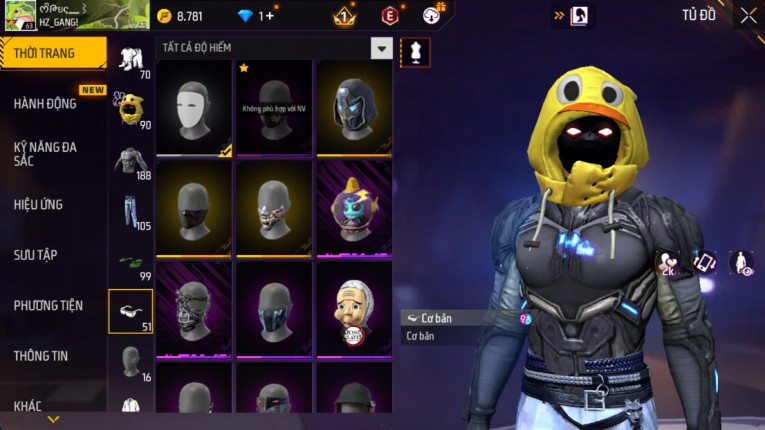Screen dimensions: 765x430
Task: Close the vault with the X button
Action: pyautogui.click(x=748, y=15)
